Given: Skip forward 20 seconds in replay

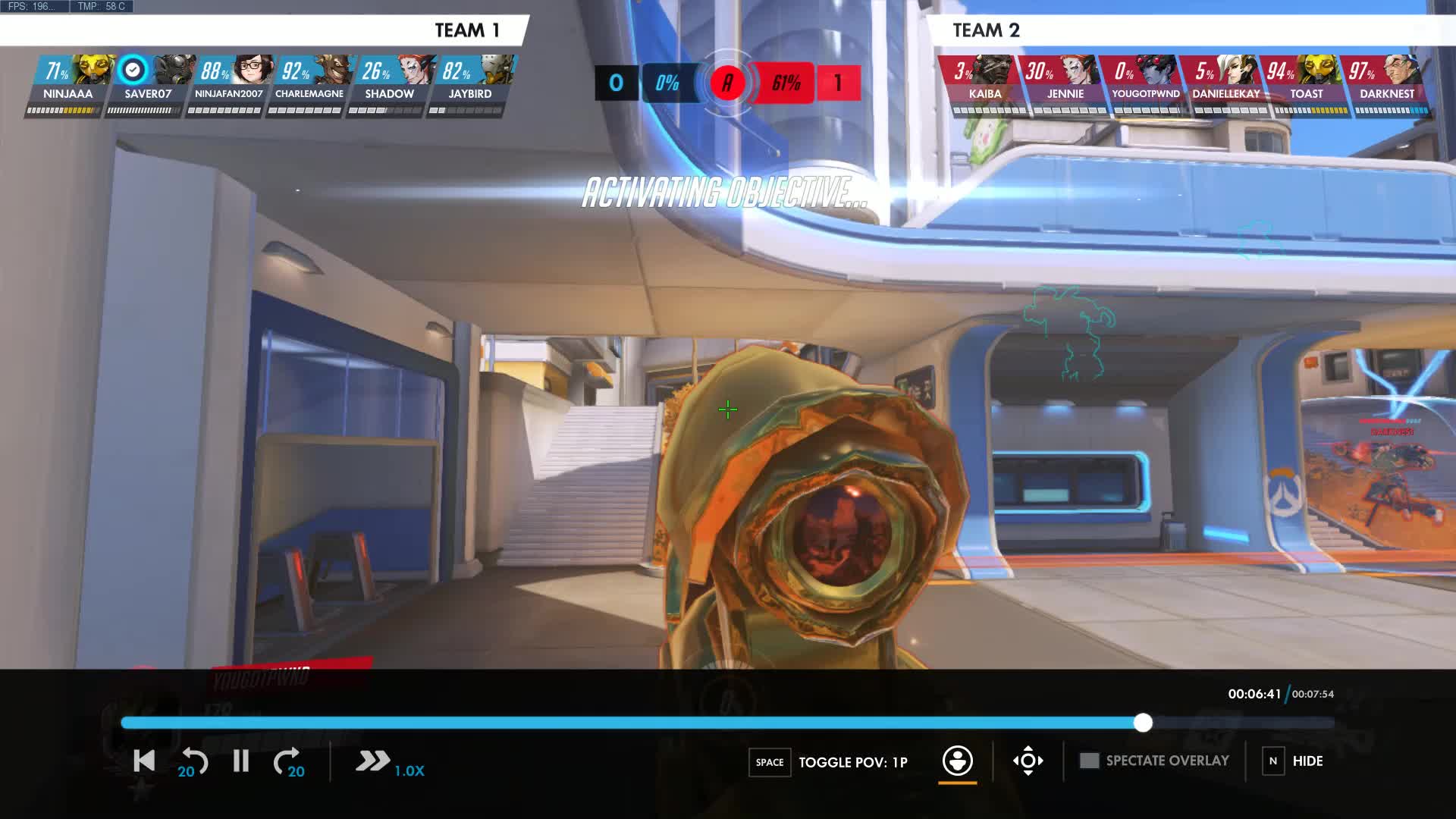Looking at the screenshot, I should (x=290, y=761).
